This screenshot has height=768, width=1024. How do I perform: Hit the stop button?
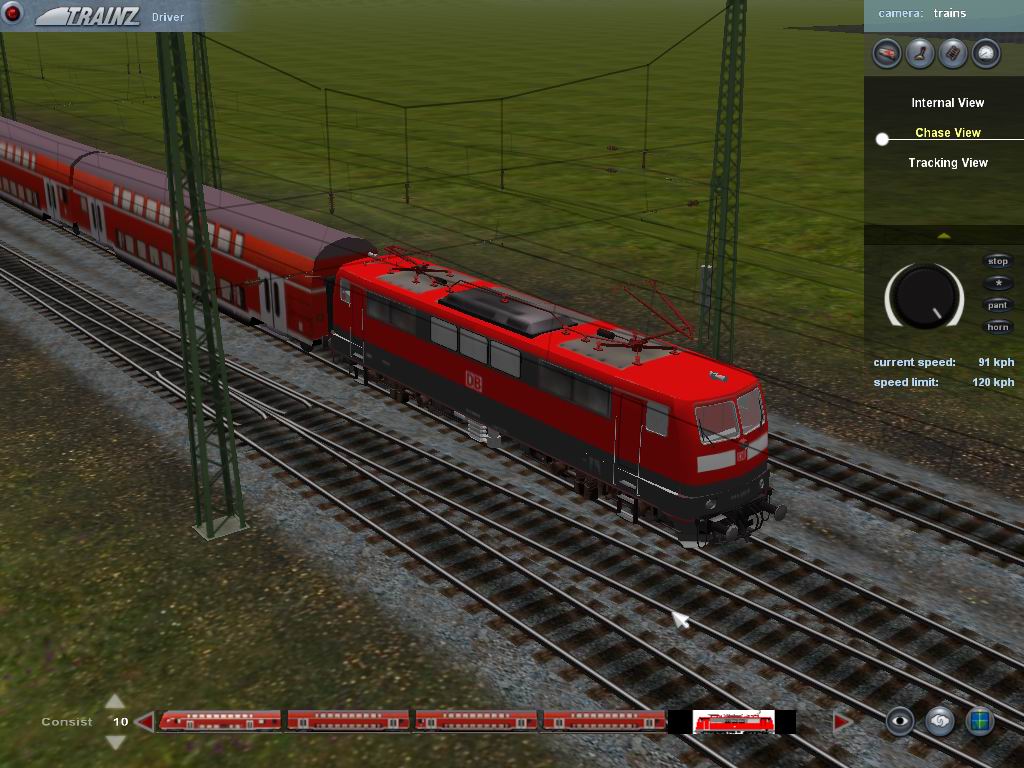(x=998, y=262)
